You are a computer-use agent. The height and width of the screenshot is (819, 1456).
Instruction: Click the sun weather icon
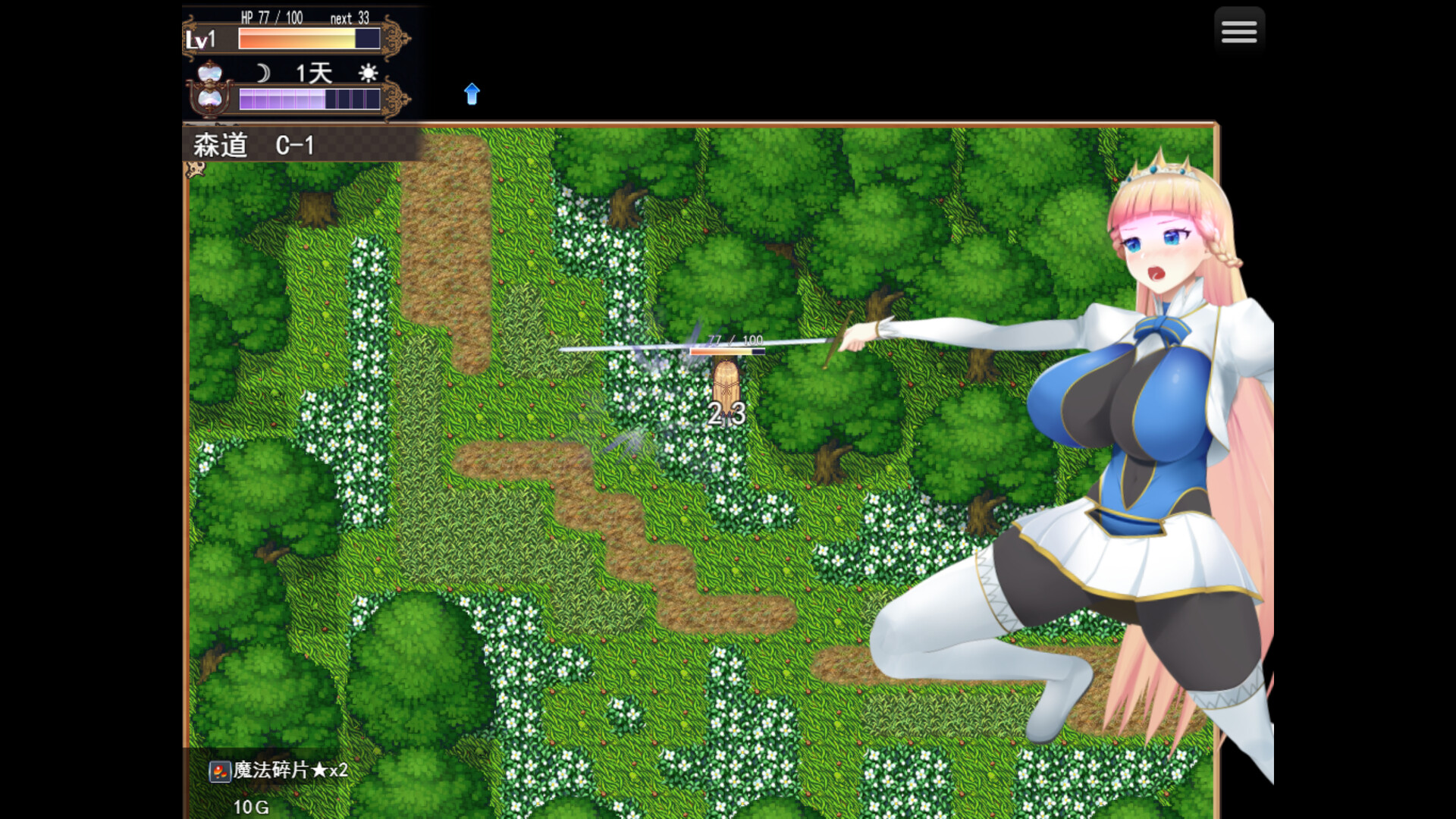point(368,73)
